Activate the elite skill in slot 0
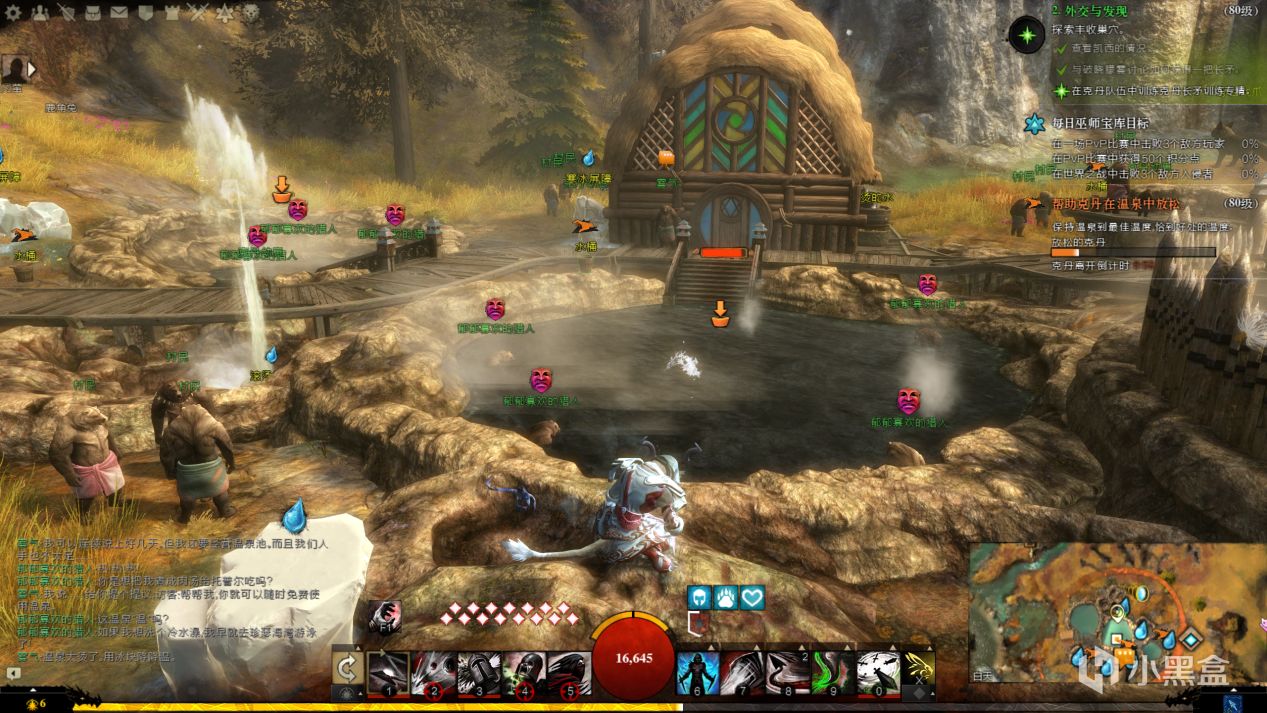The width and height of the screenshot is (1267, 713). [x=878, y=672]
